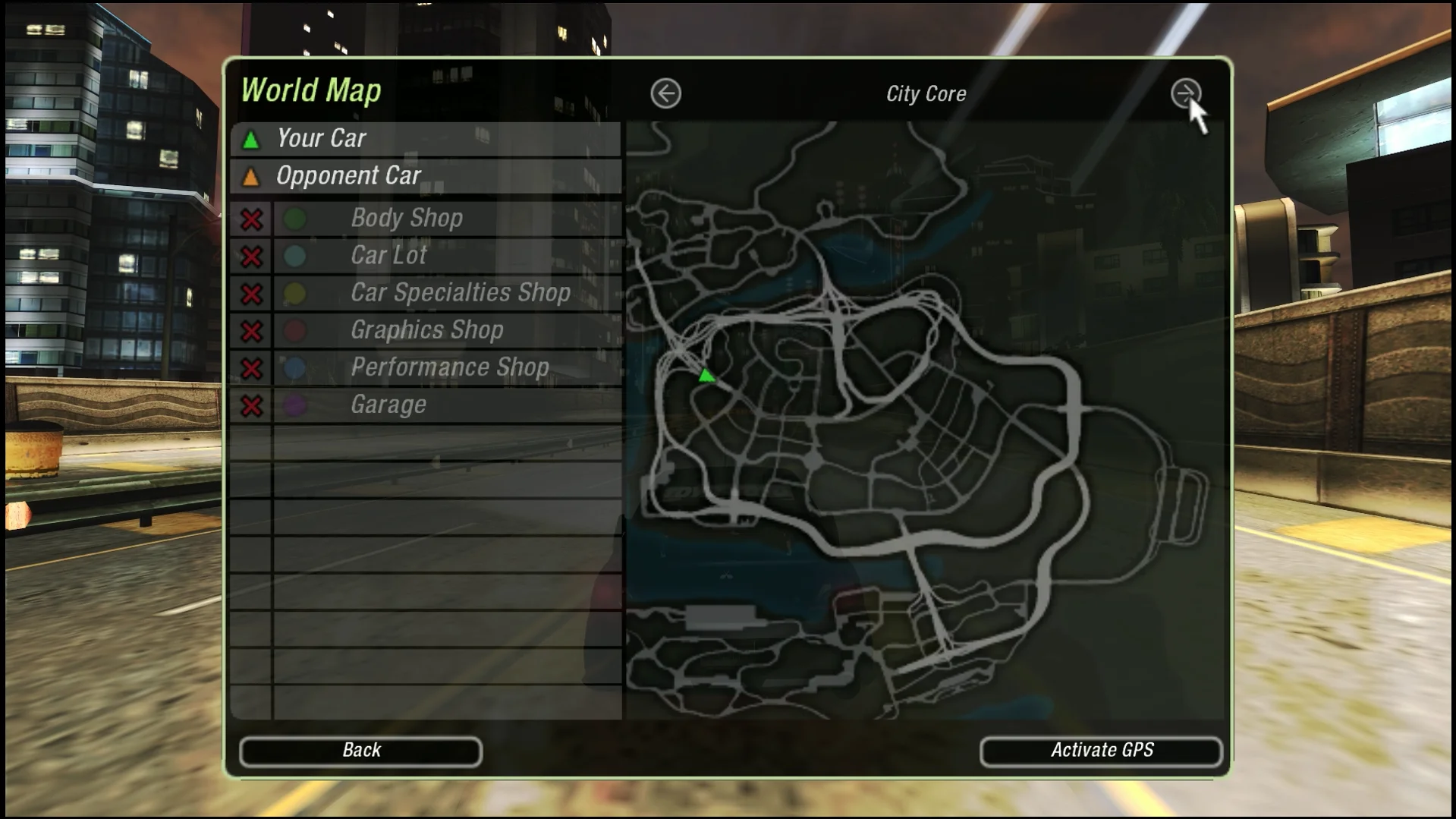Toggle Car Lot markers on the map
Screen dimensions: 1456x819
click(x=252, y=257)
